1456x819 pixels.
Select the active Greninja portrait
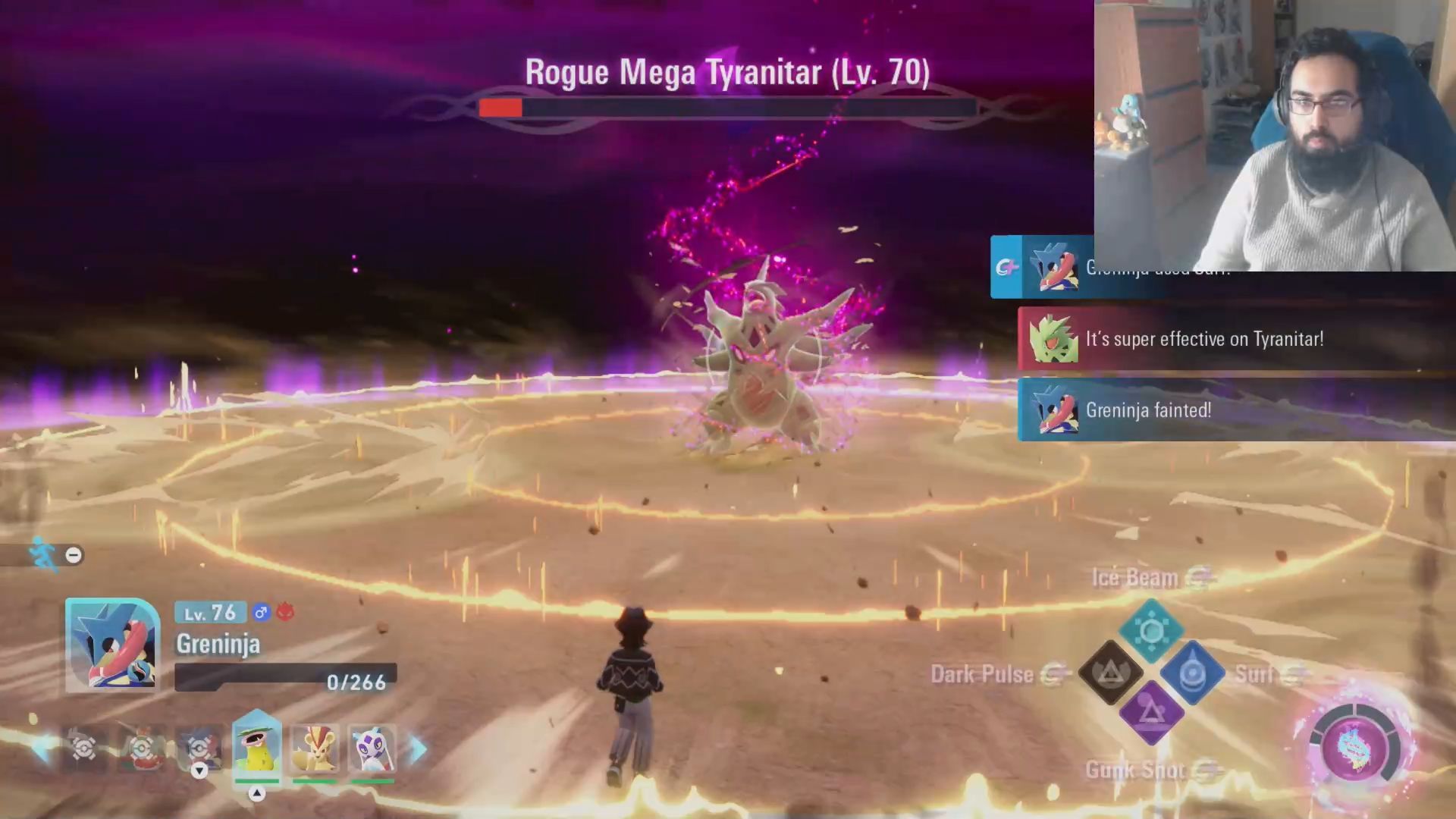click(x=112, y=645)
